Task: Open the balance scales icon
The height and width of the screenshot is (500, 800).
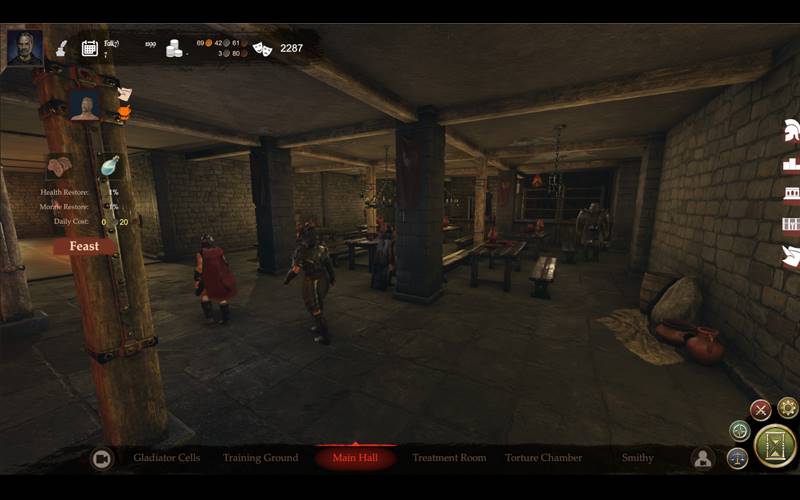Action: 738,457
